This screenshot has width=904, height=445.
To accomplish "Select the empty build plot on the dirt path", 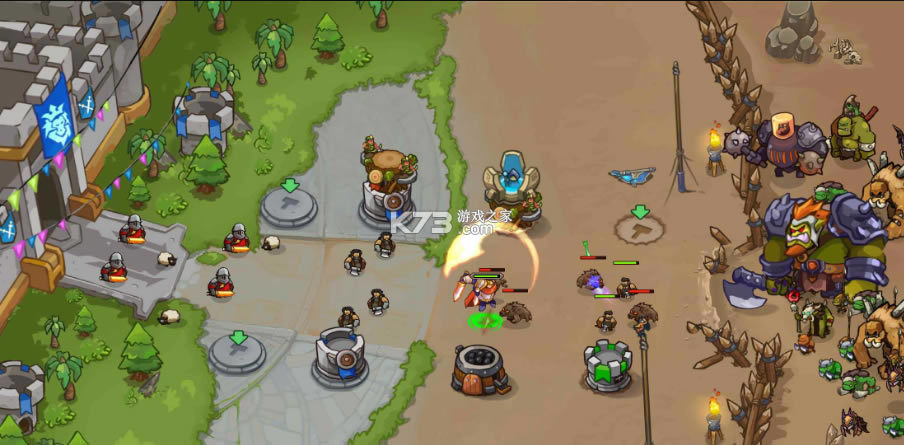I will click(x=640, y=229).
